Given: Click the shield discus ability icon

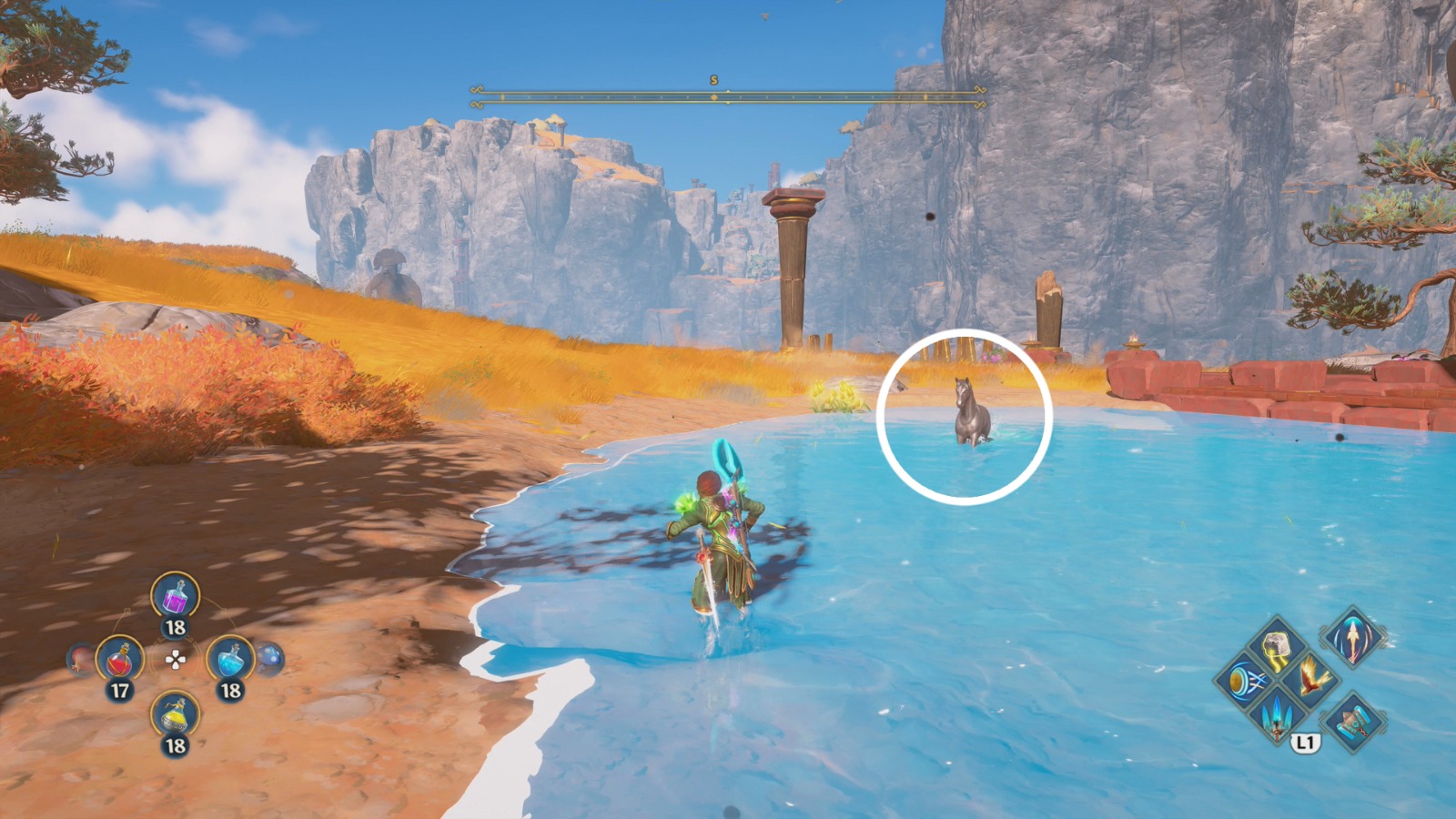Looking at the screenshot, I should pos(1247,681).
